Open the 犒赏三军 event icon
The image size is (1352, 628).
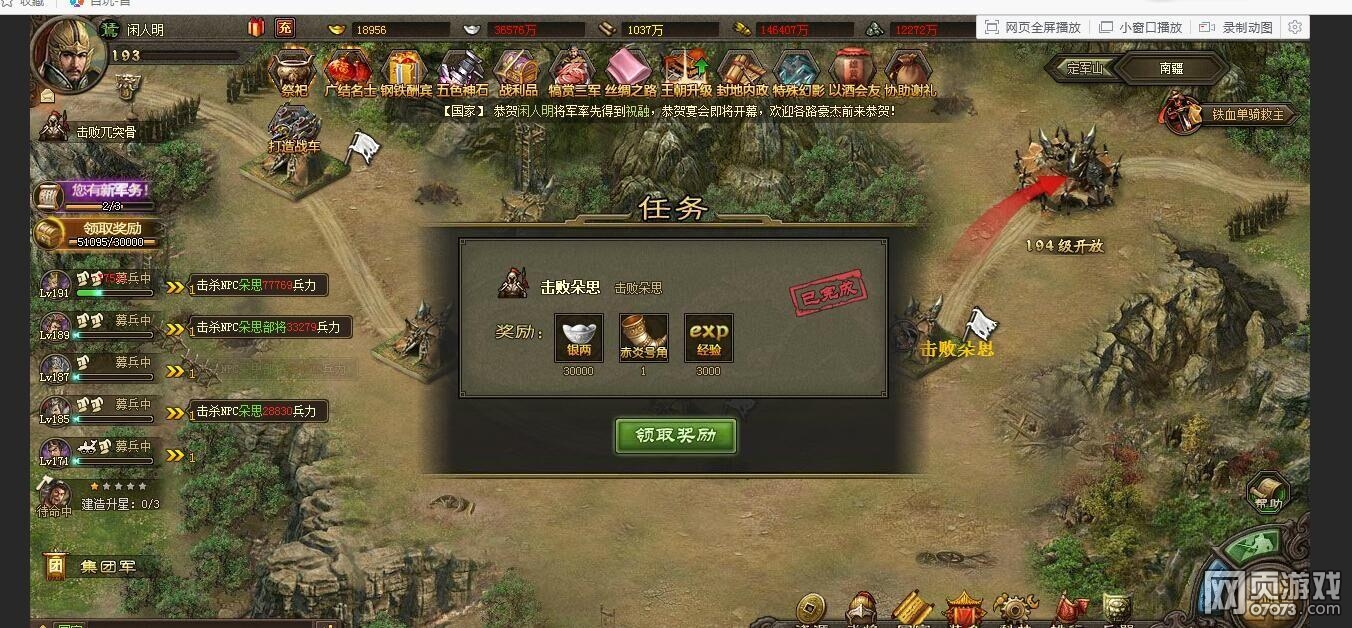tap(574, 73)
